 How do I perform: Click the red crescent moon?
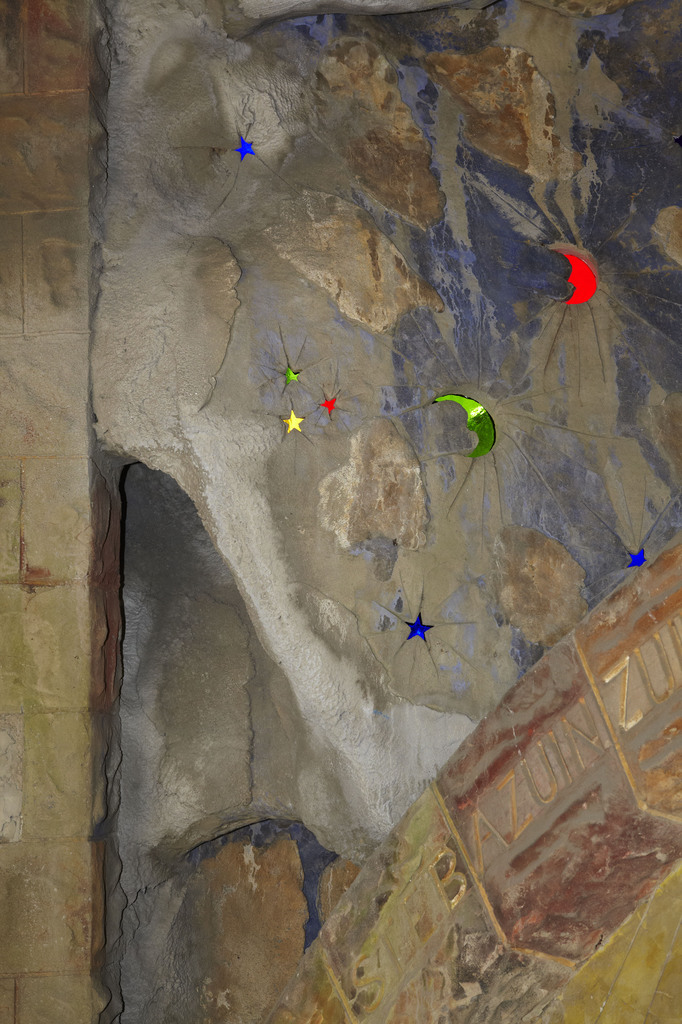click(582, 279)
